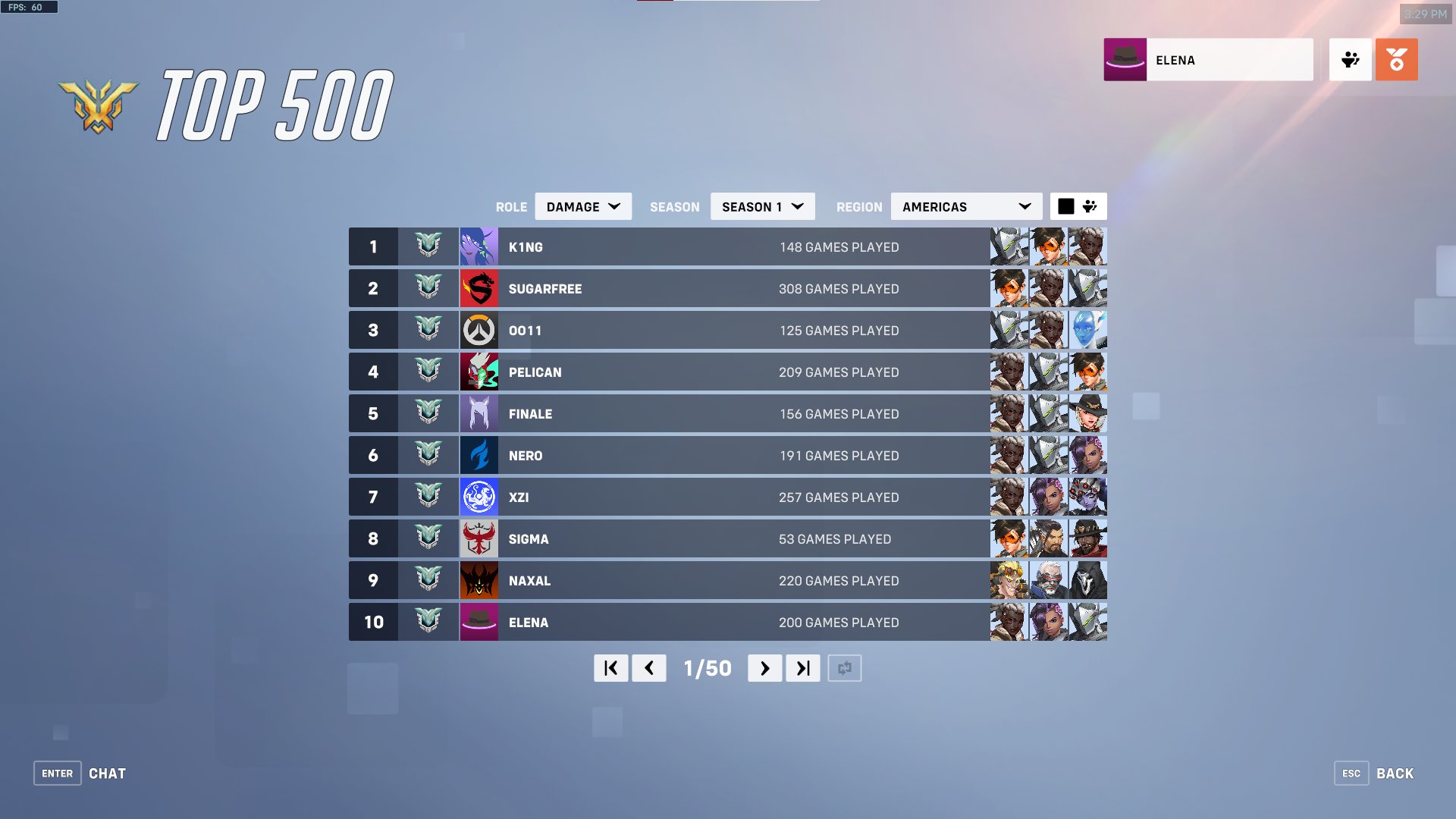
Task: Expand the Season 1 dropdown
Action: [761, 206]
